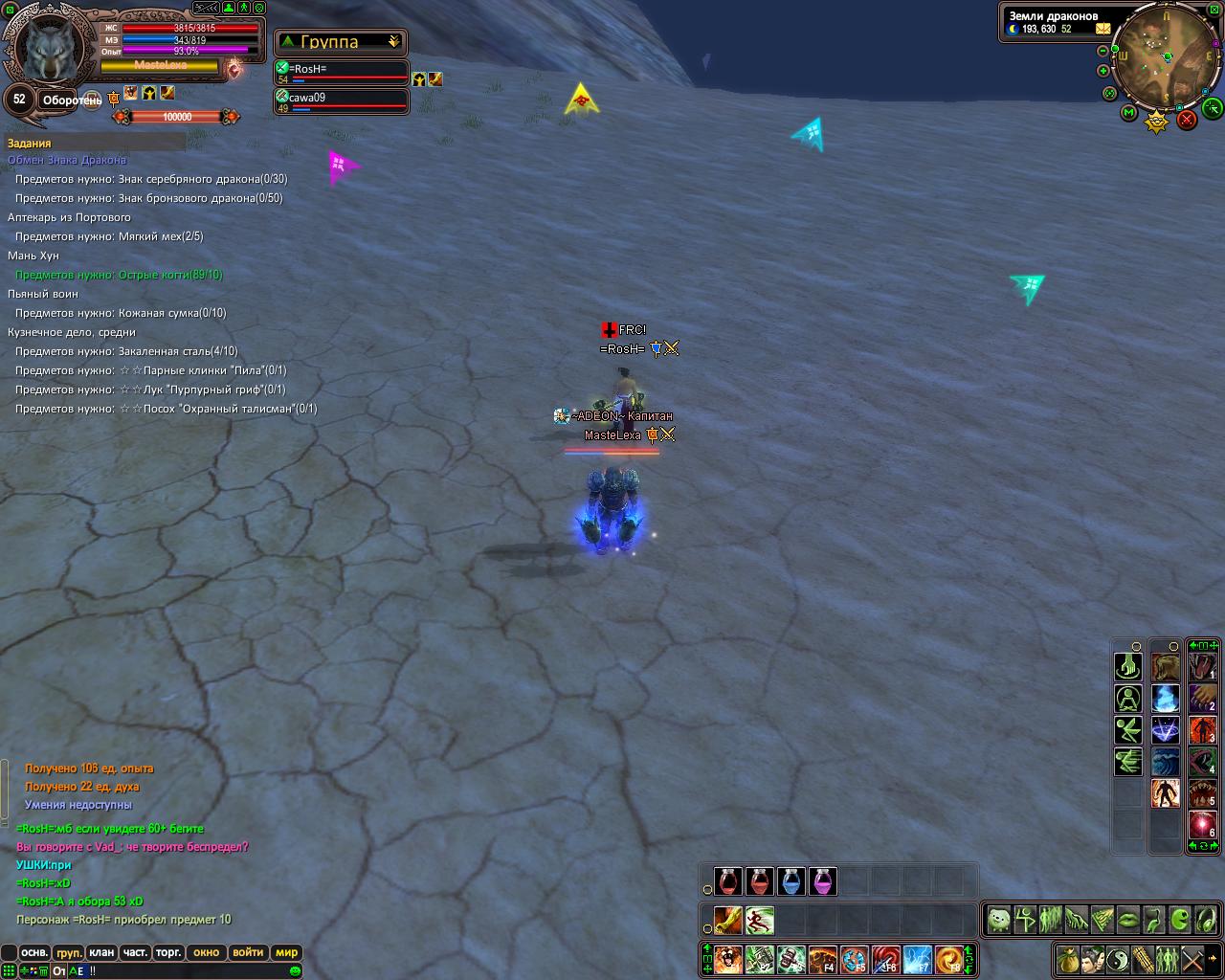This screenshot has height=980, width=1225.
Task: Click the red crossed-swords PK mode button
Action: pyautogui.click(x=1187, y=119)
